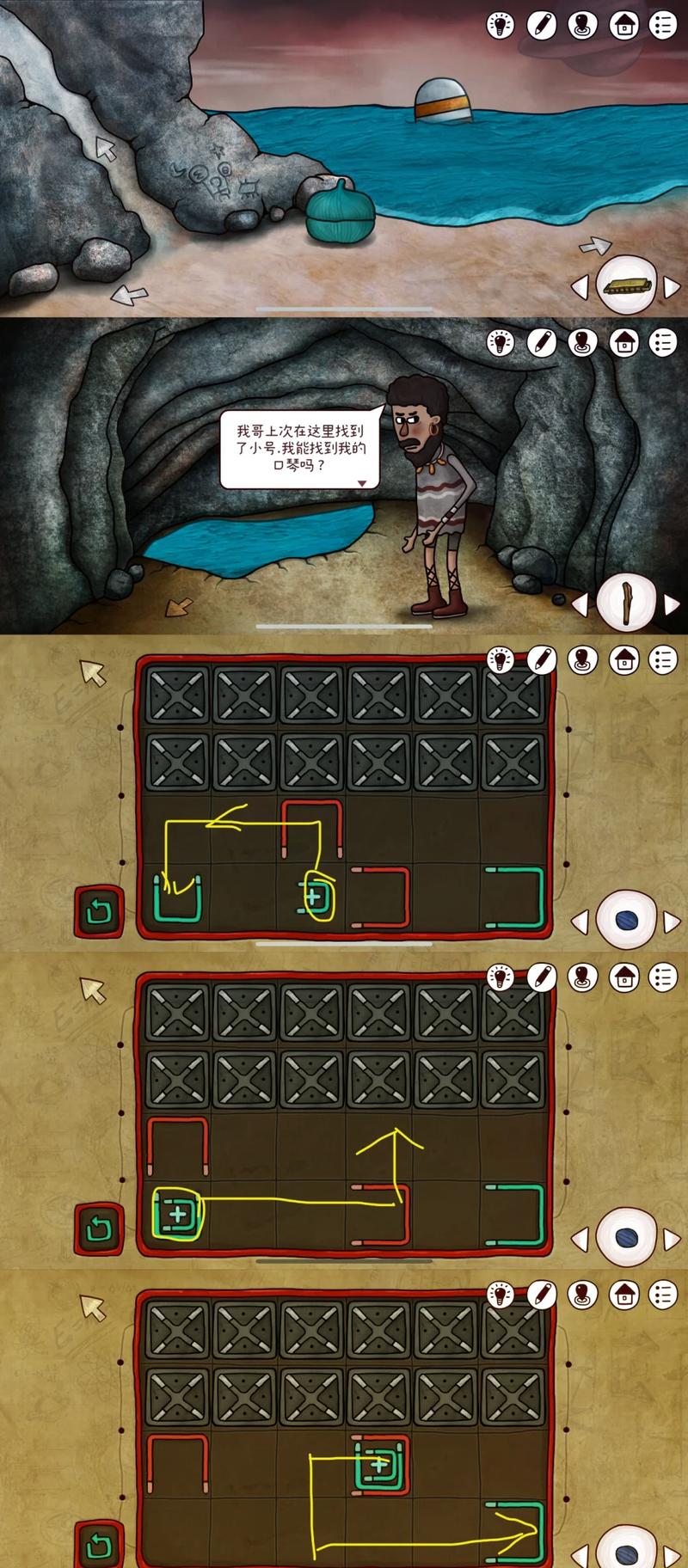The image size is (688, 1568).
Task: Tap the pencil notes icon above the sea
Action: point(541,26)
